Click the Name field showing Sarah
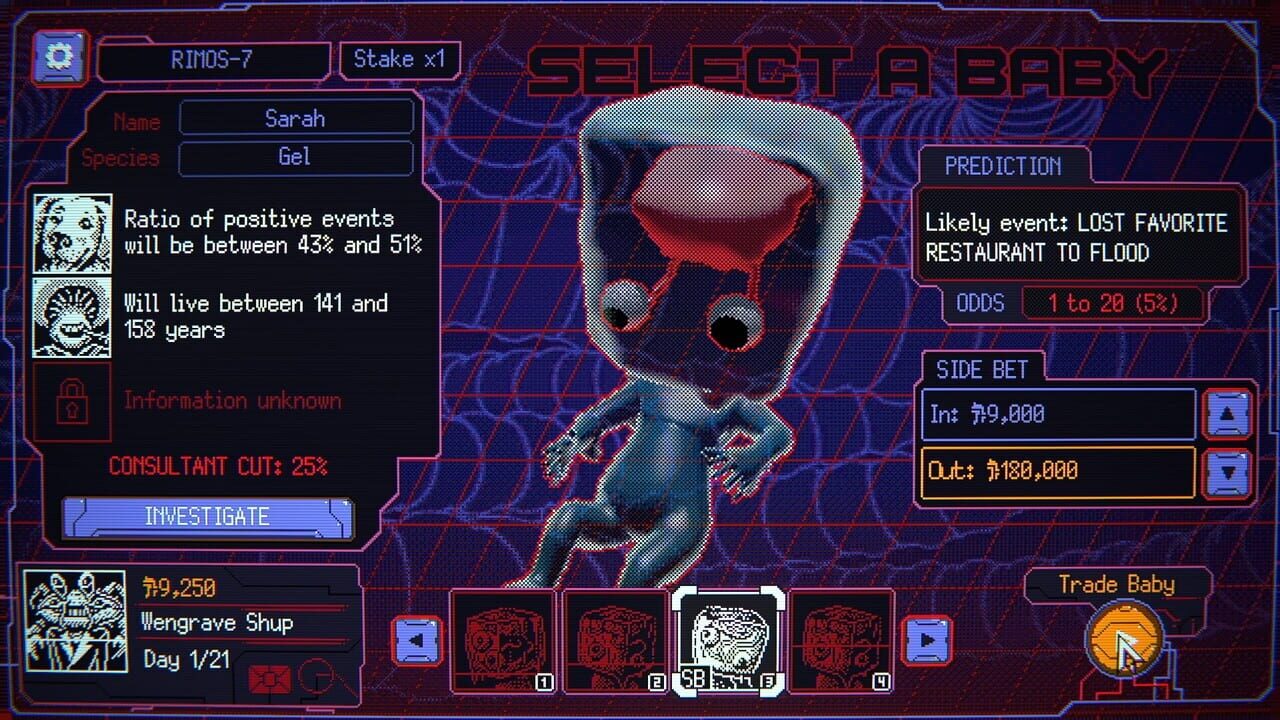Image resolution: width=1280 pixels, height=720 pixels. pos(297,118)
